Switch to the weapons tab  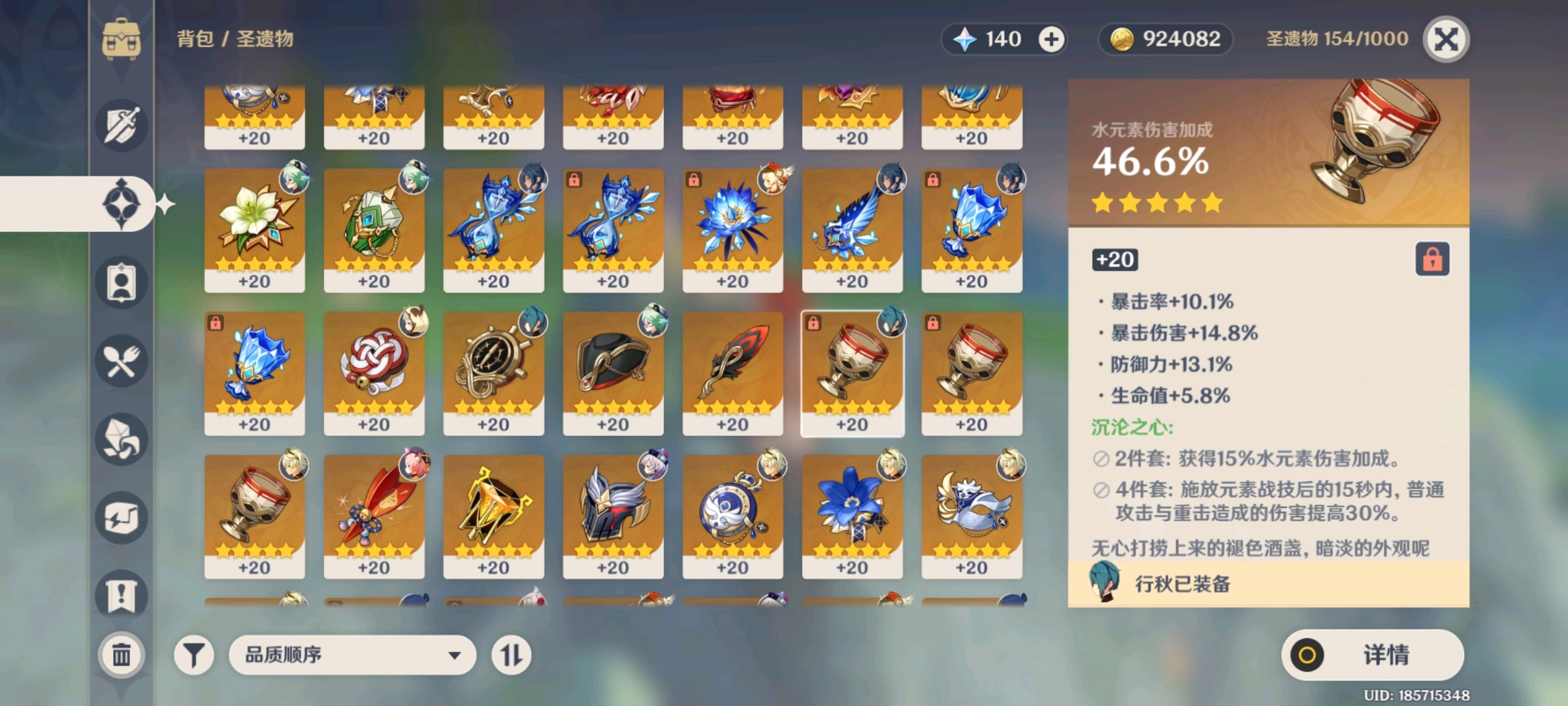(x=122, y=126)
